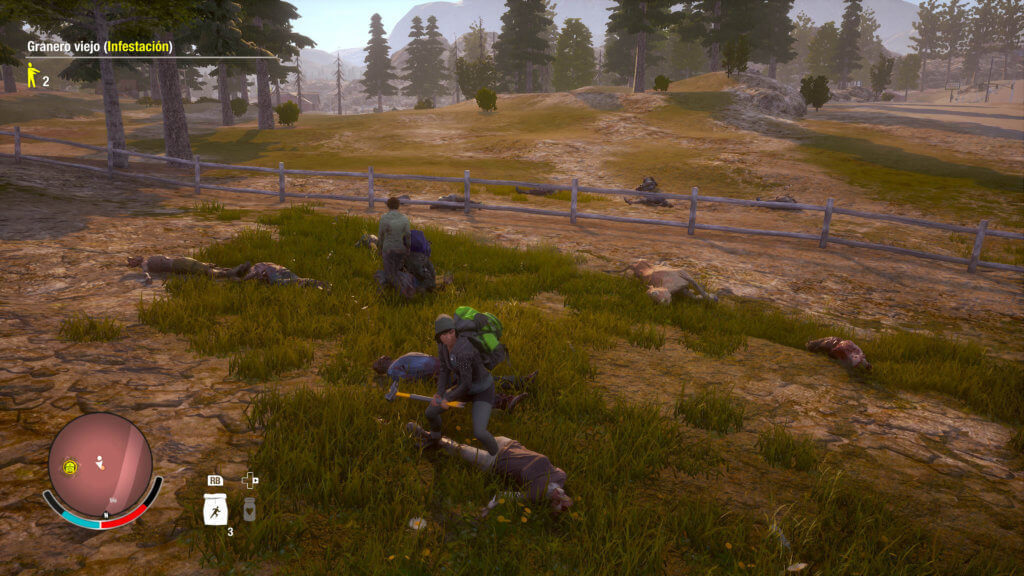Open the circular minimap

coord(100,464)
